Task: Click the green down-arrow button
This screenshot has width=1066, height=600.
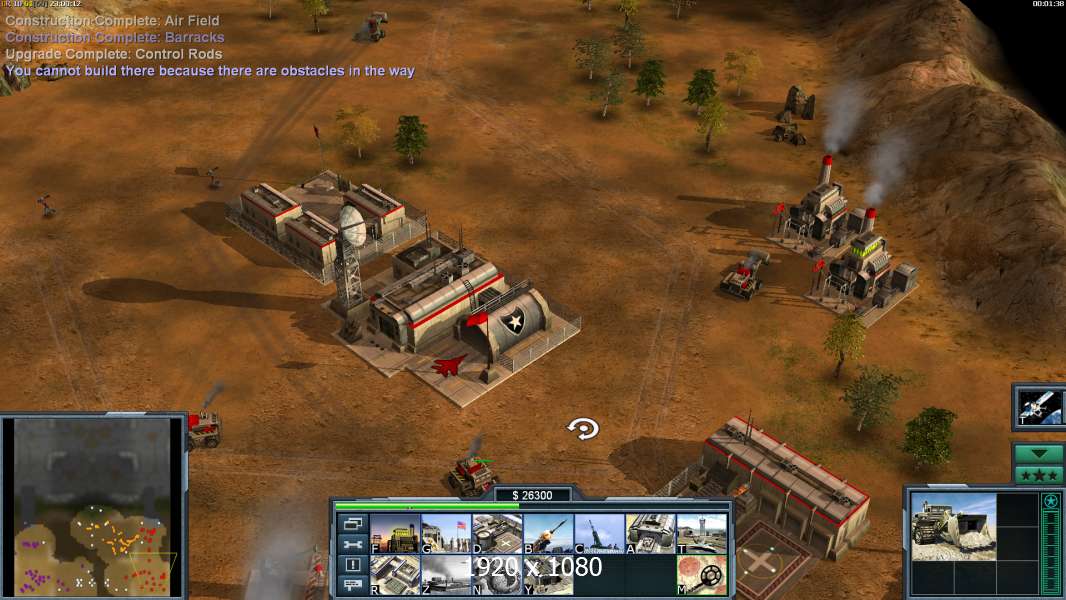Action: coord(1038,454)
